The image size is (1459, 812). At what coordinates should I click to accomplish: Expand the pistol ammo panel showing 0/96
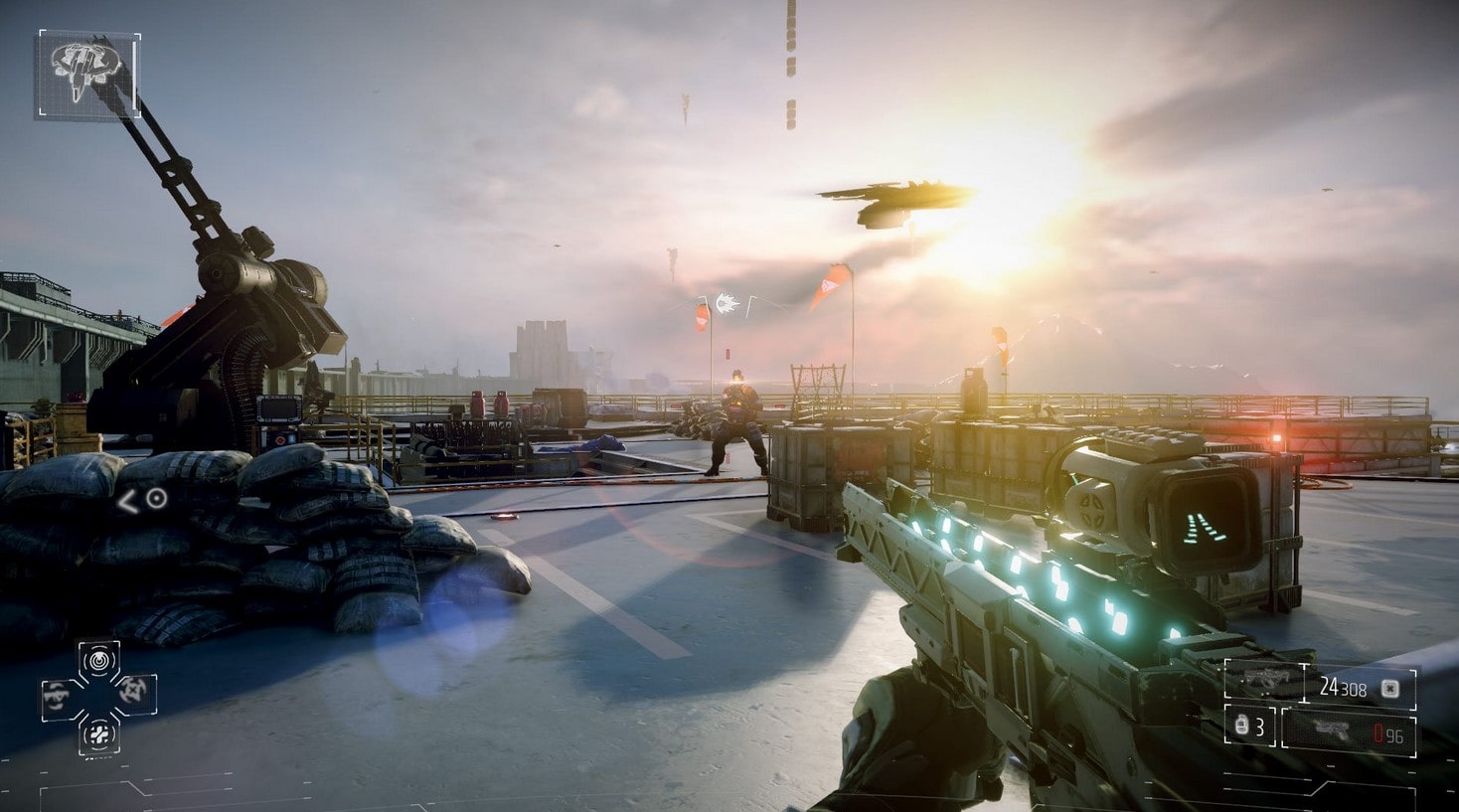pos(1352,732)
